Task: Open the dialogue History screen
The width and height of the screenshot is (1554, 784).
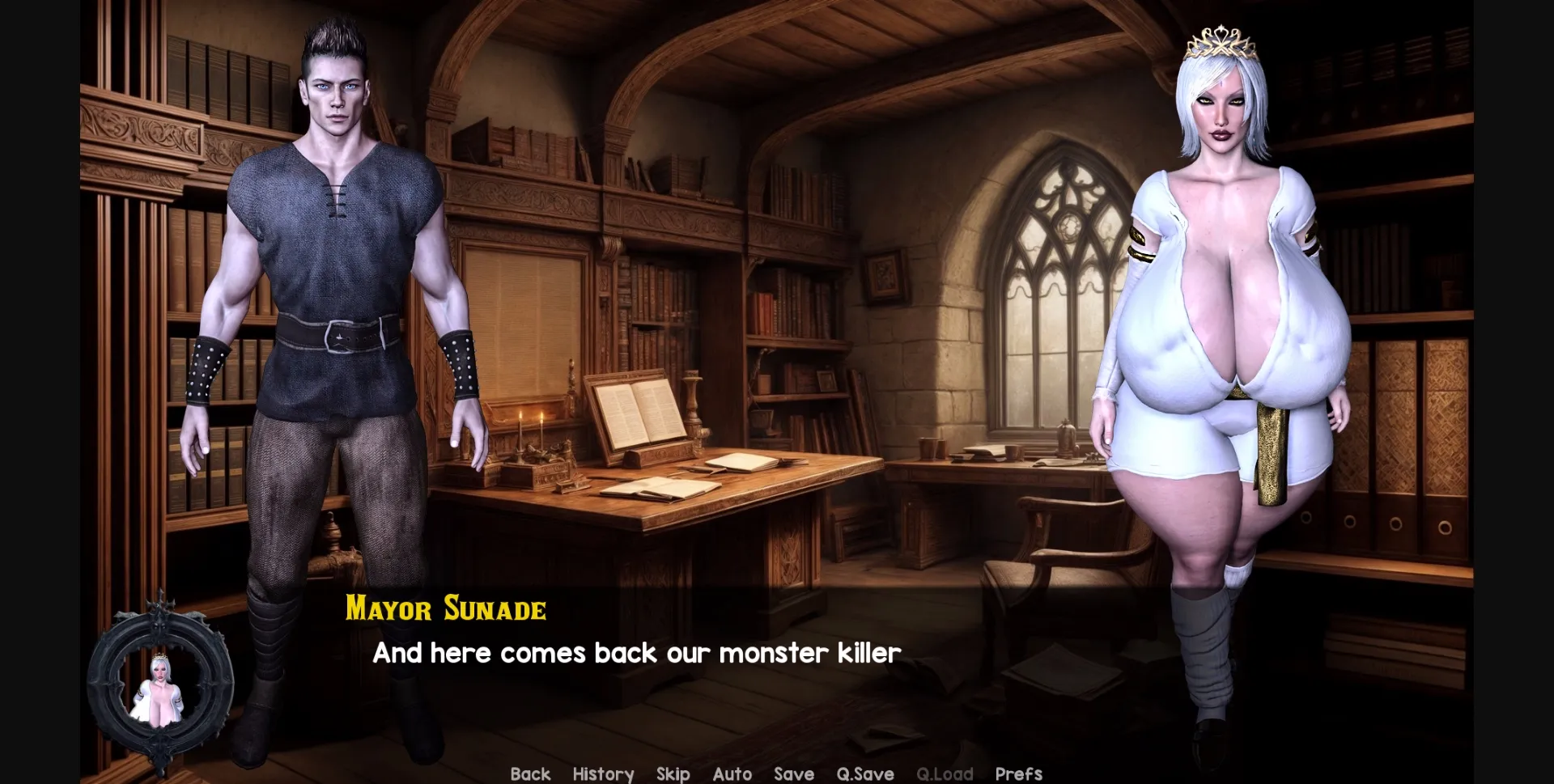Action: [603, 773]
